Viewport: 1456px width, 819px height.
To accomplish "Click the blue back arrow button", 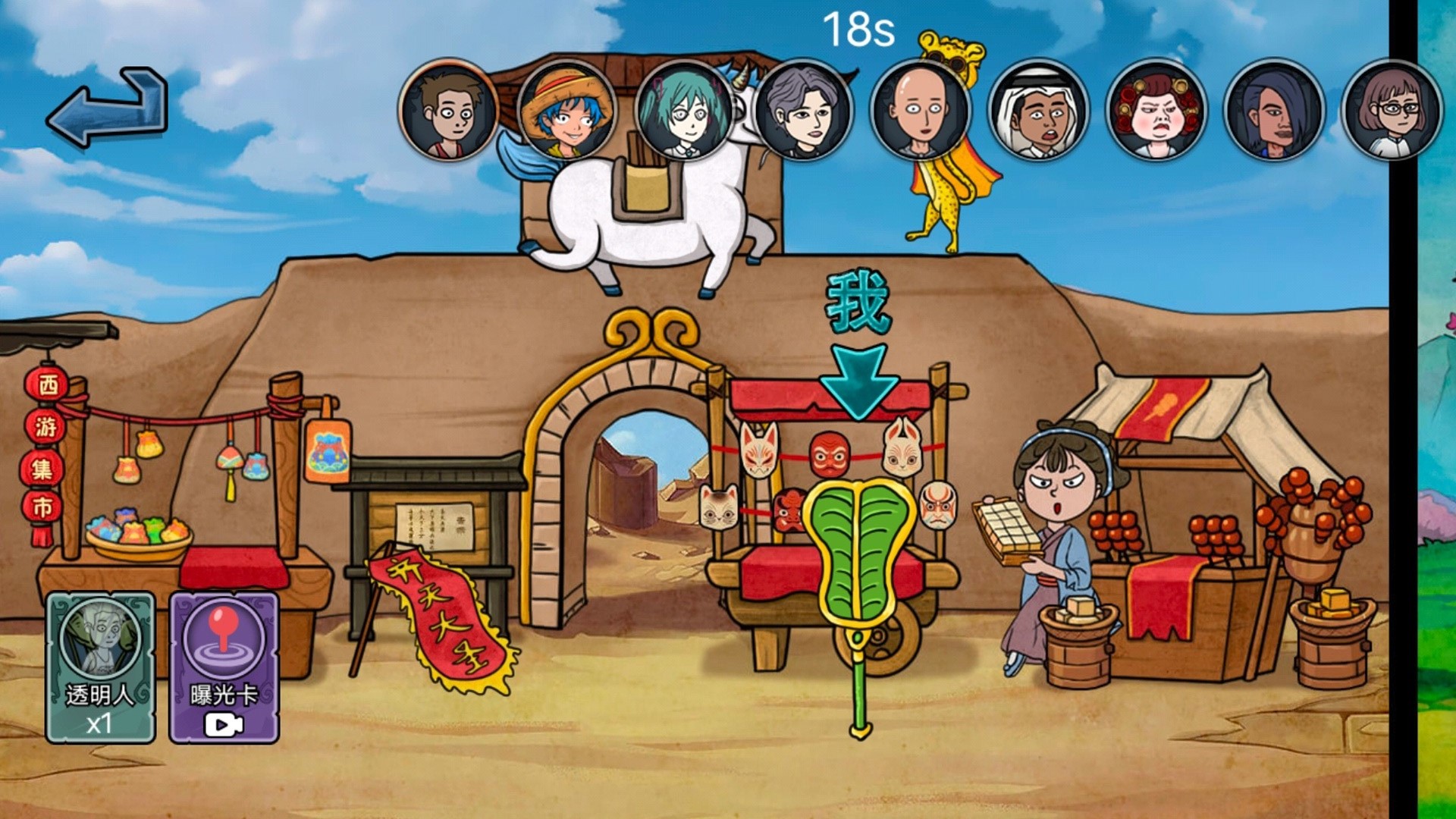I will point(108,108).
